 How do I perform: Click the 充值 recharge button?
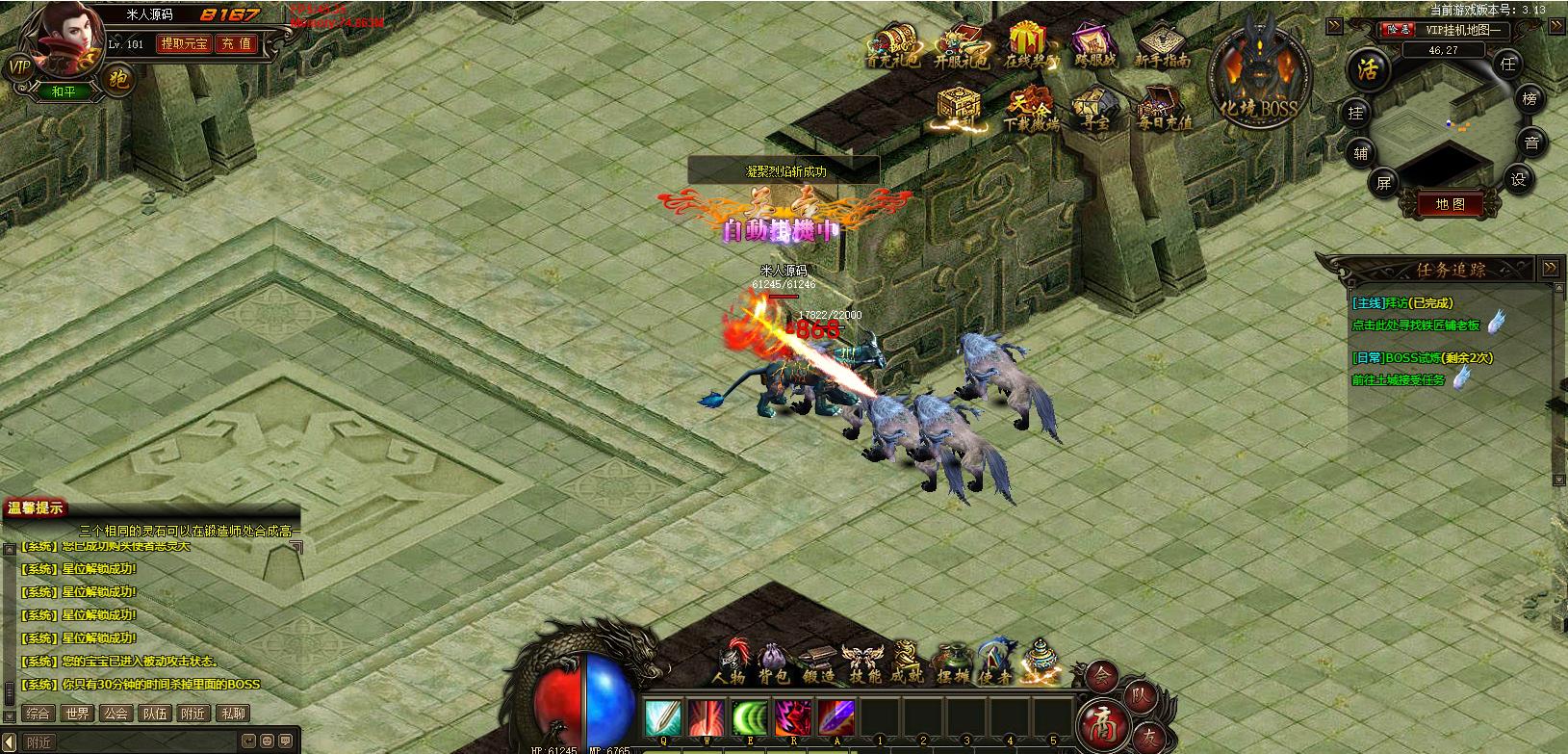click(235, 43)
